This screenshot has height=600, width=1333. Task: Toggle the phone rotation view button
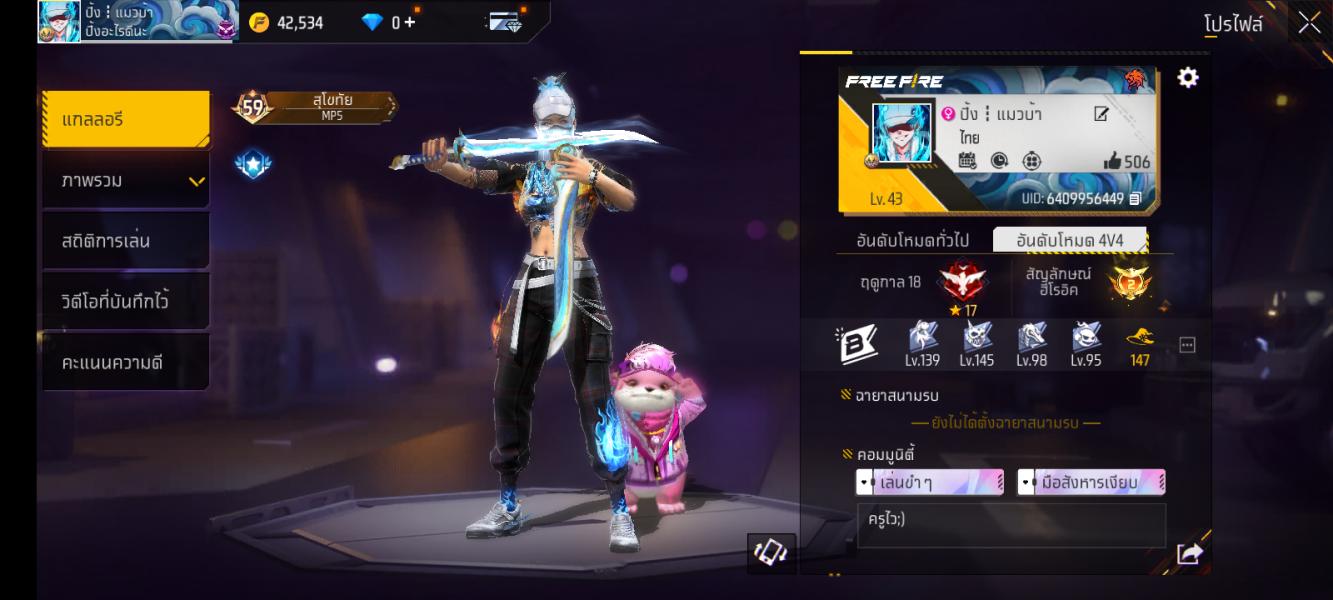(771, 553)
